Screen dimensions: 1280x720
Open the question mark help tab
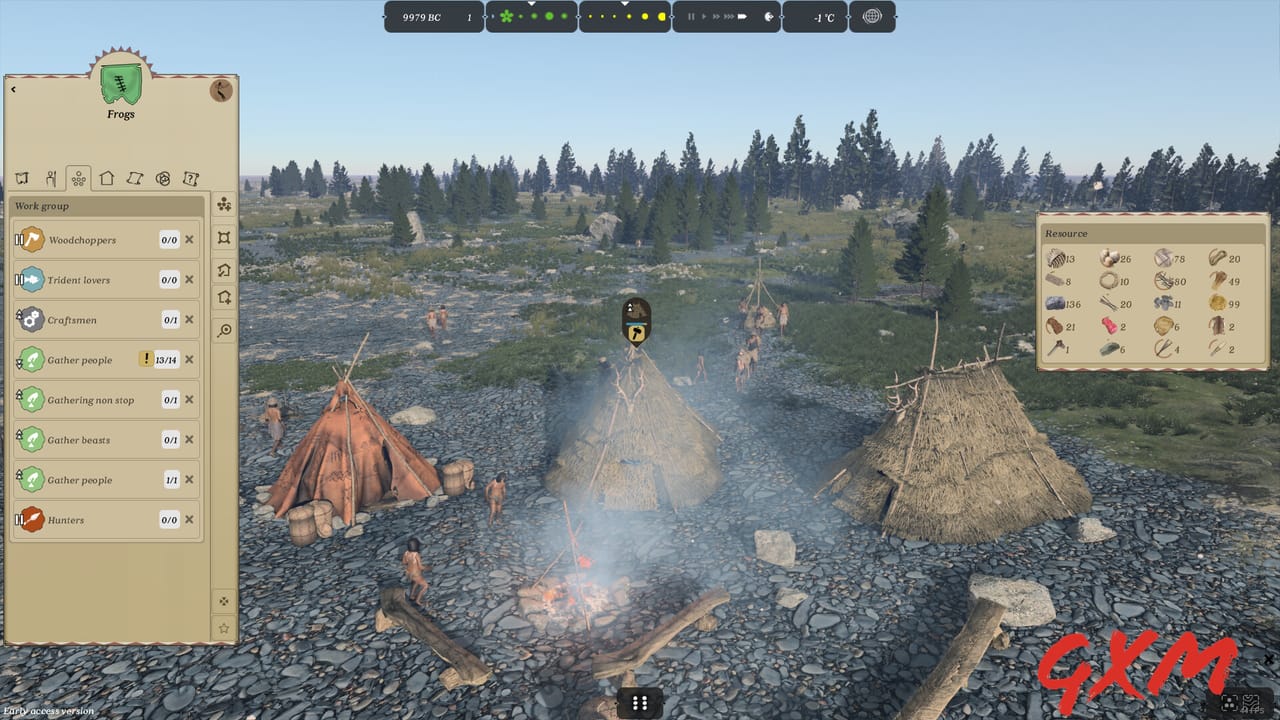pos(190,178)
